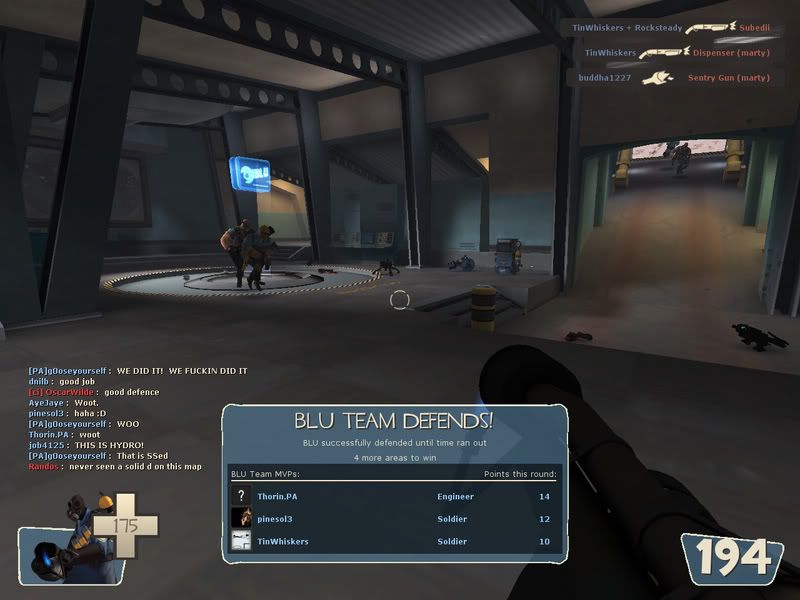Select buddha1227's Sentry Gun kill notice
The height and width of the screenshot is (600, 800).
[670, 77]
